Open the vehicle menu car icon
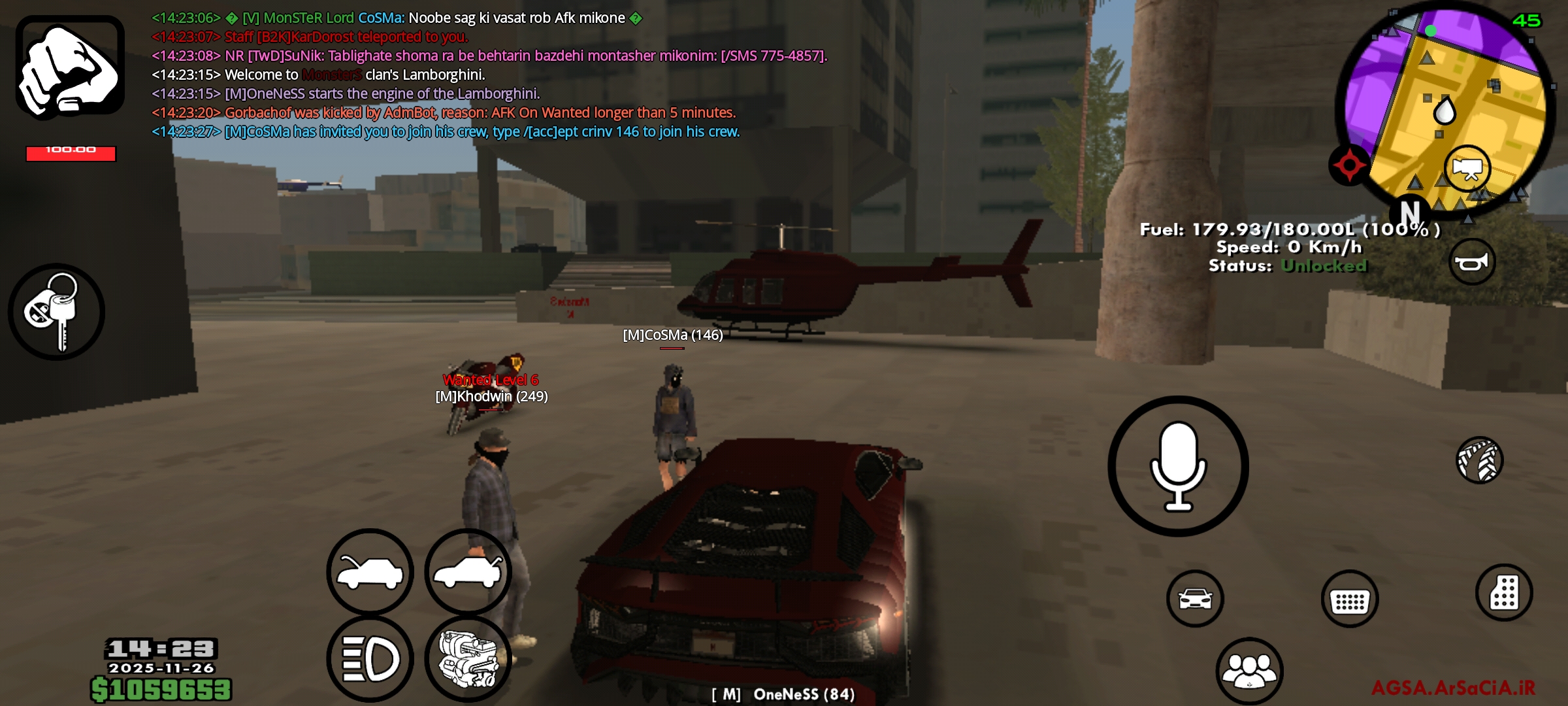Viewport: 1568px width, 706px height. click(x=1194, y=598)
